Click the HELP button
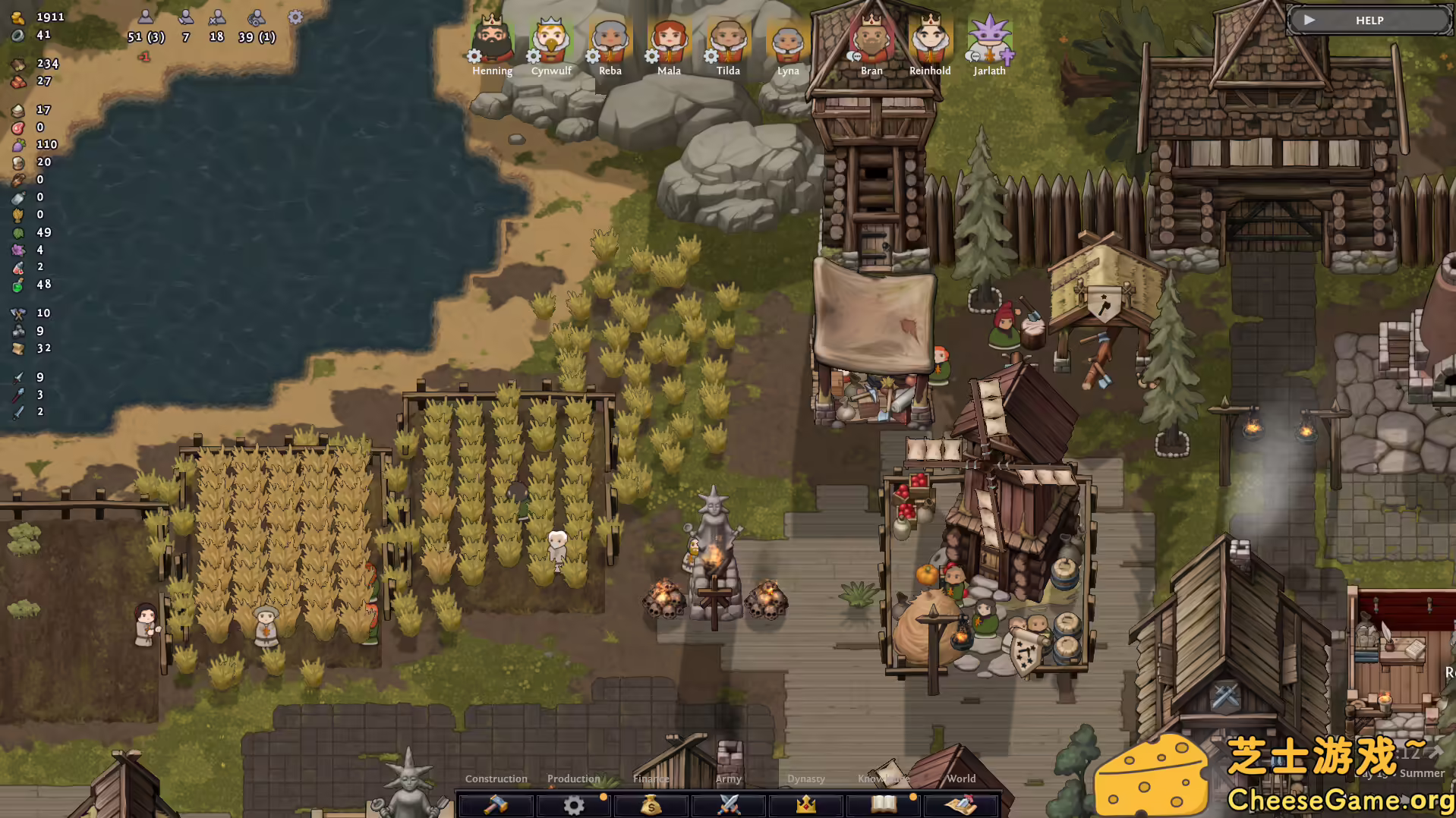The image size is (1456, 818). [x=1369, y=20]
